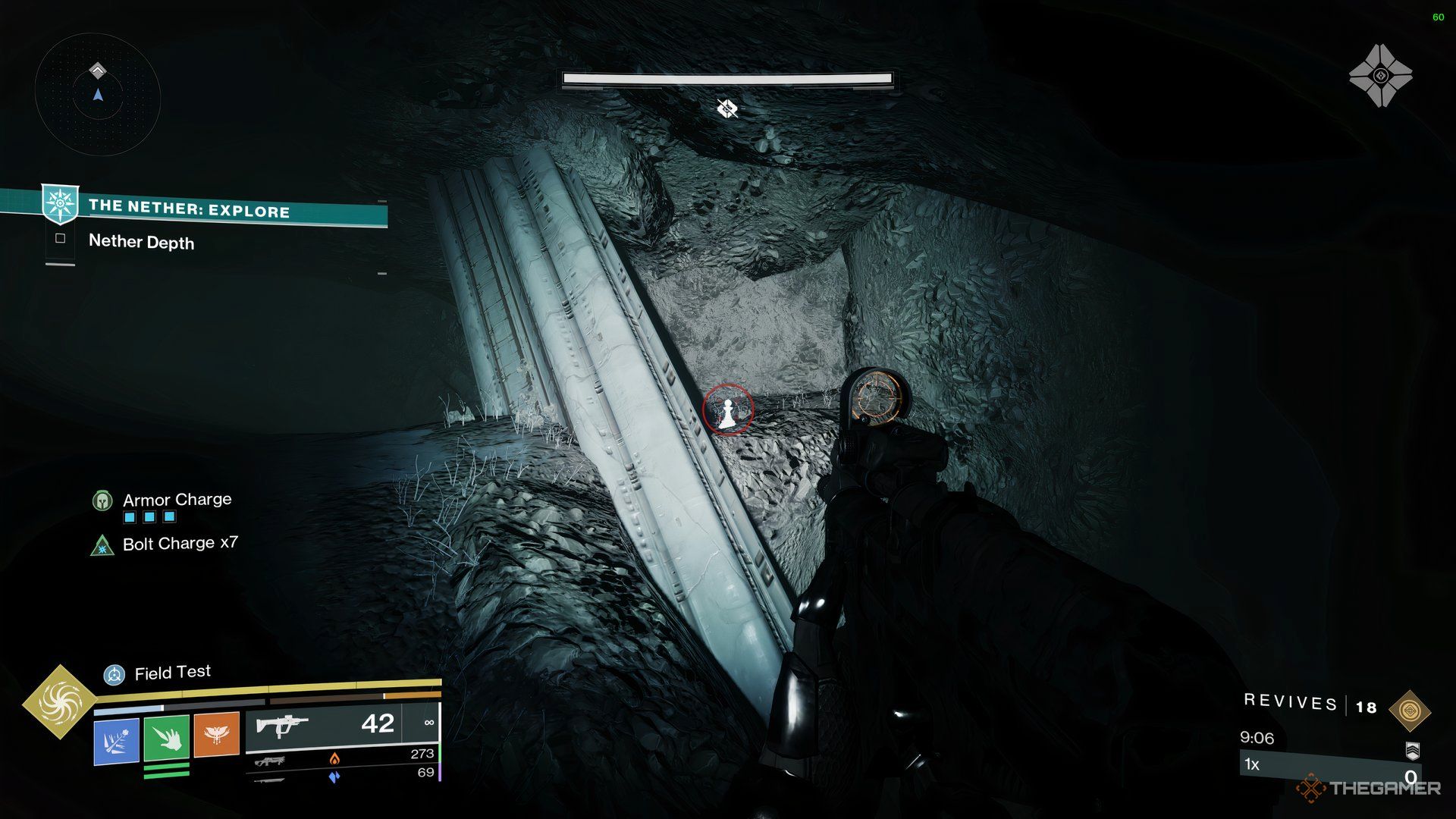Image resolution: width=1456 pixels, height=819 pixels.
Task: Activate the orange winged class ability
Action: [217, 734]
